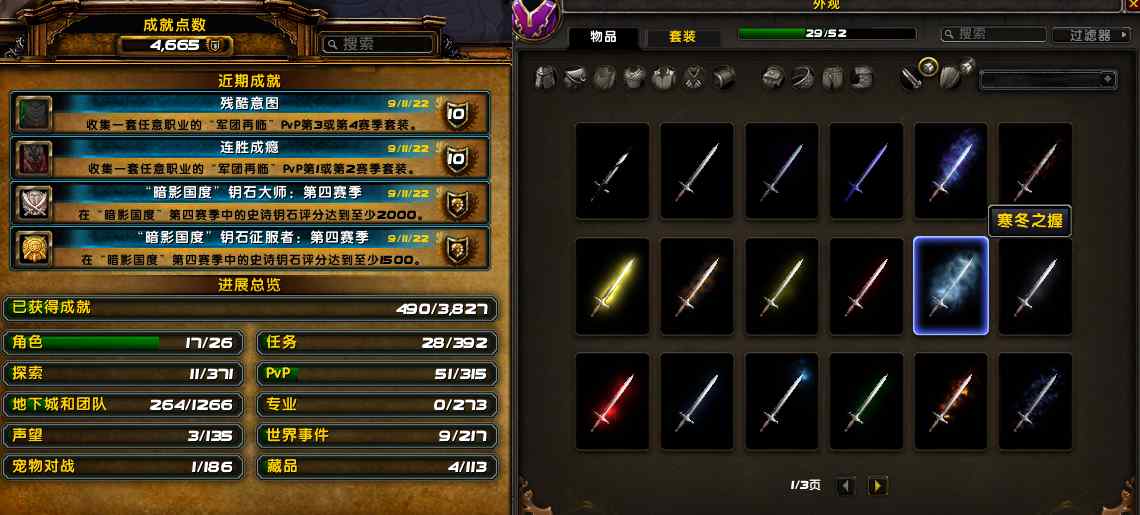The height and width of the screenshot is (515, 1140).
Task: Pick the green glowing sword appearance
Action: (866, 401)
